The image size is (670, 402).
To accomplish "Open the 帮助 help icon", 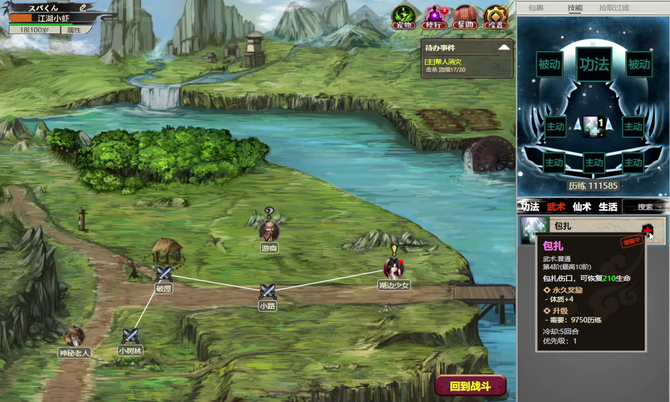I will tap(464, 17).
